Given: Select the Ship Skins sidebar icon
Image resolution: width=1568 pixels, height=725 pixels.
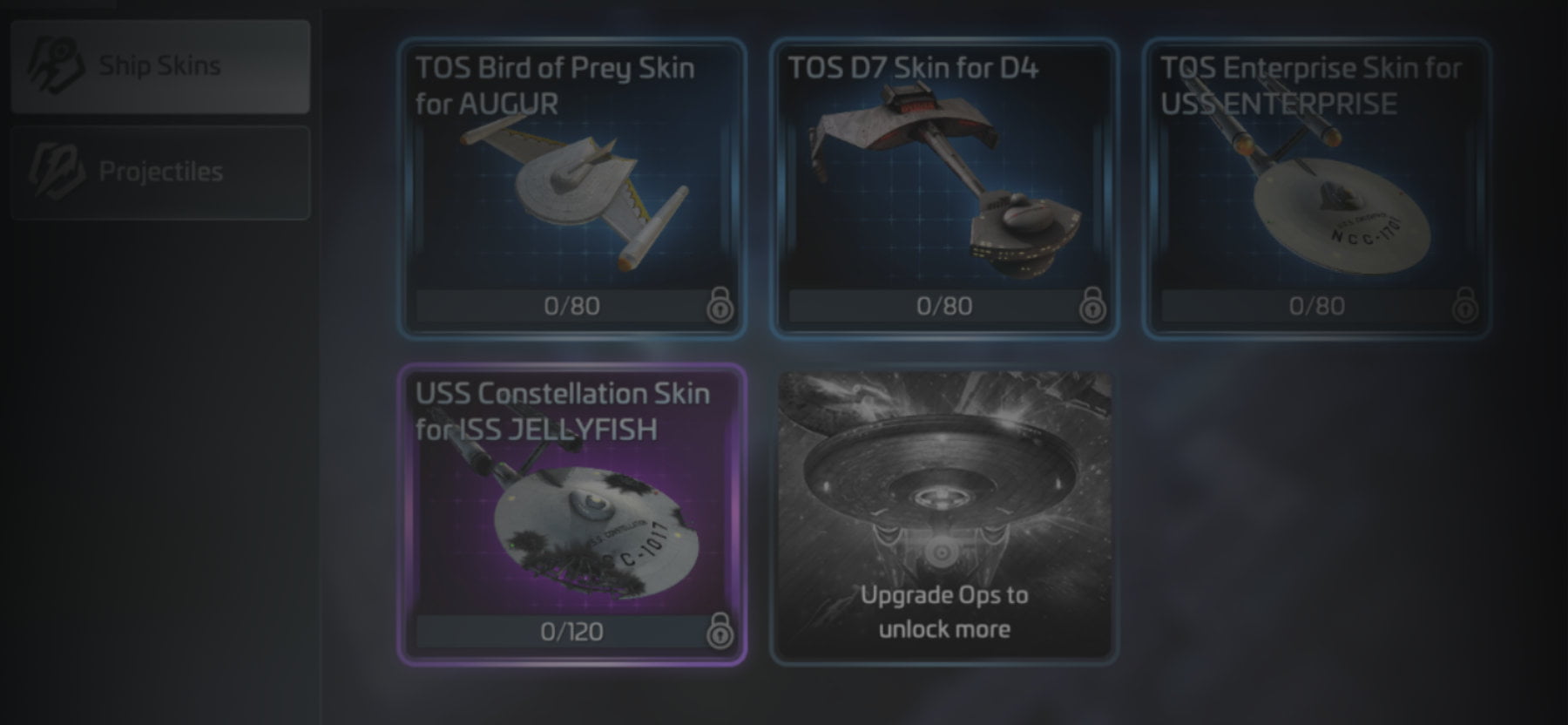Looking at the screenshot, I should [x=57, y=65].
